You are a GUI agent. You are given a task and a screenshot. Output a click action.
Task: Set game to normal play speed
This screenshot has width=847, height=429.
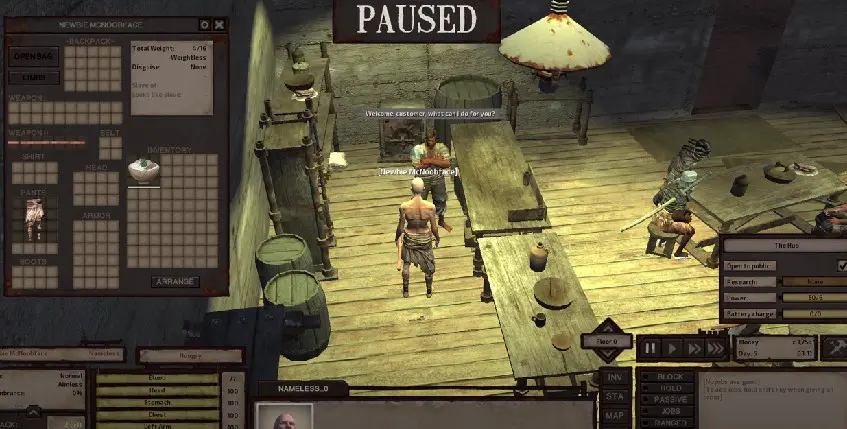coord(672,348)
